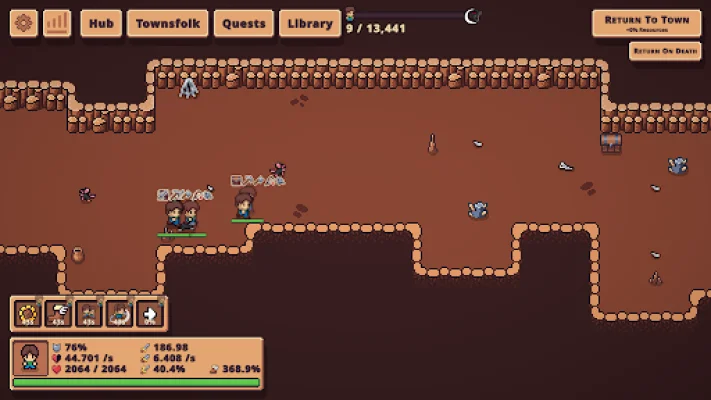711x400 pixels.
Task: Open the bar chart statistics panel
Action: (57, 23)
